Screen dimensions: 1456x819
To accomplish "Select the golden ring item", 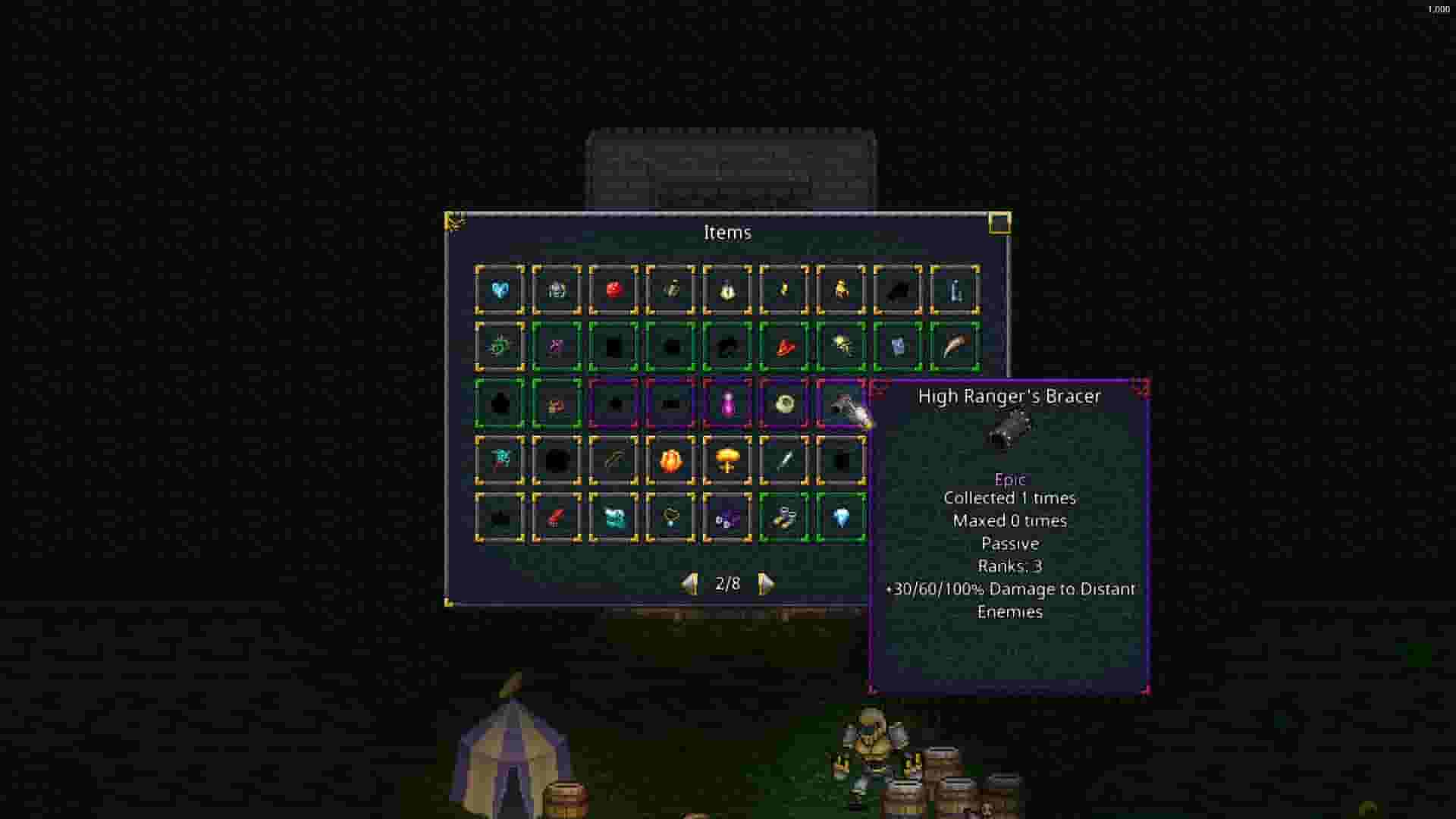I will coord(783,404).
